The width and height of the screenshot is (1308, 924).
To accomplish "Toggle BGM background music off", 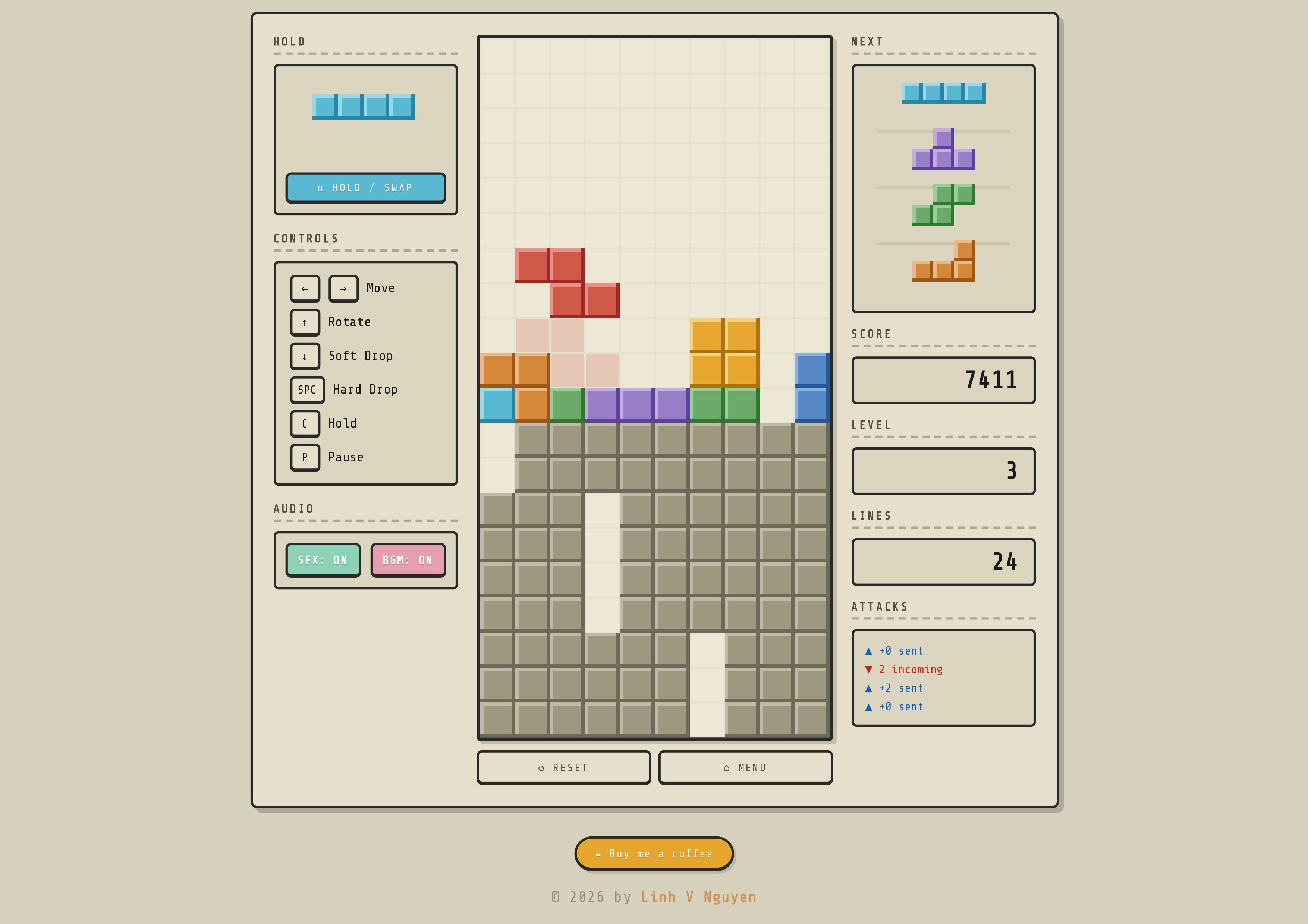I will [408, 560].
